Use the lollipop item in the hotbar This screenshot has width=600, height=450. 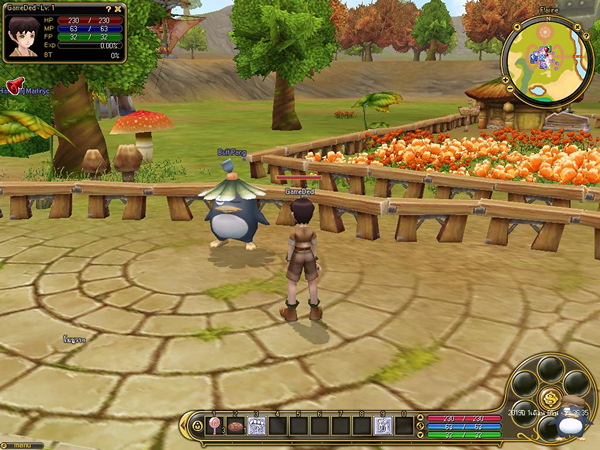[213, 426]
